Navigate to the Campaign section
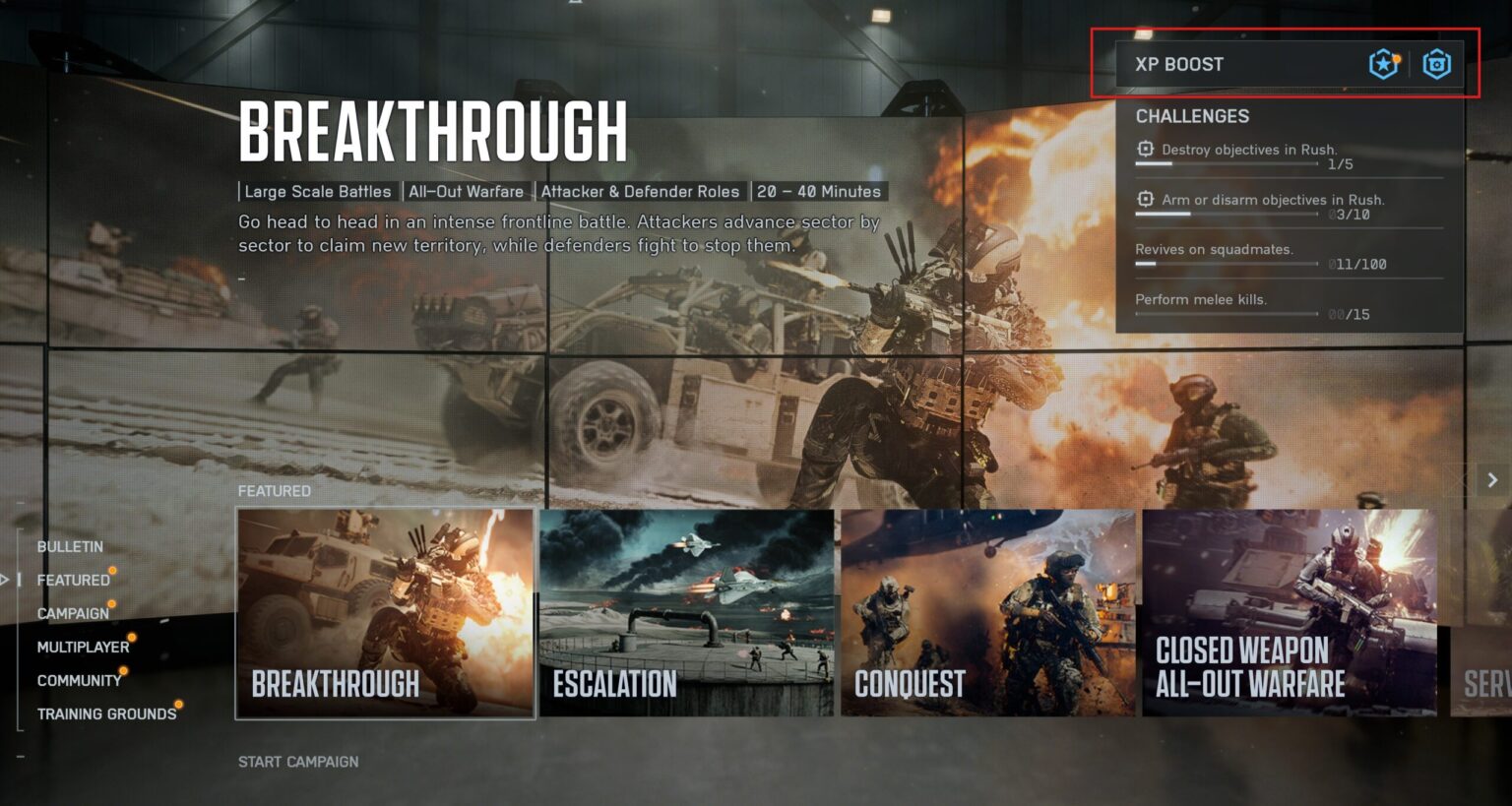Image resolution: width=1512 pixels, height=806 pixels. (x=73, y=613)
